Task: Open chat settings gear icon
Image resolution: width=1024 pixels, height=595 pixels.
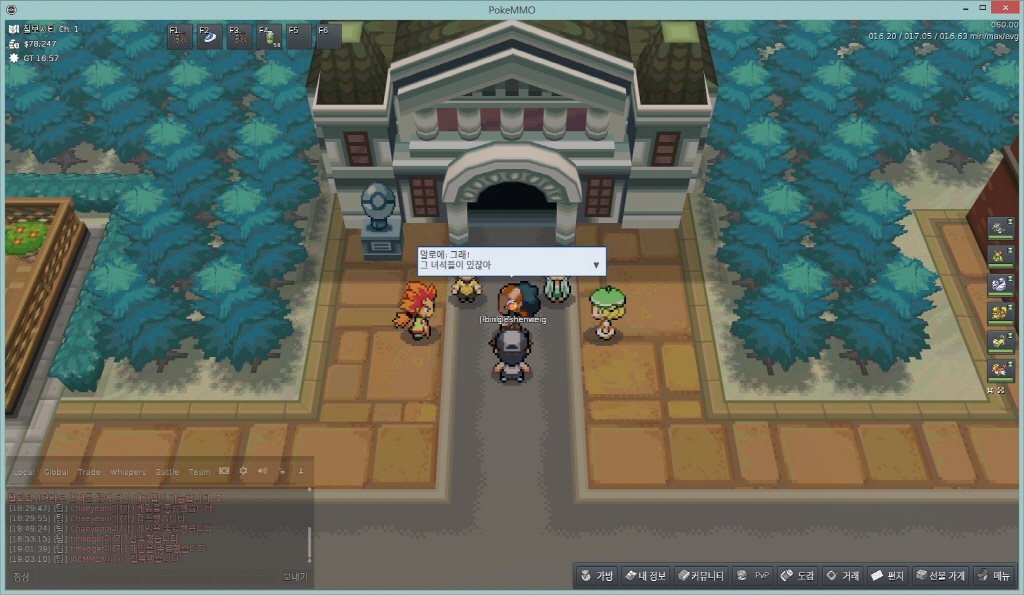Action: 243,471
